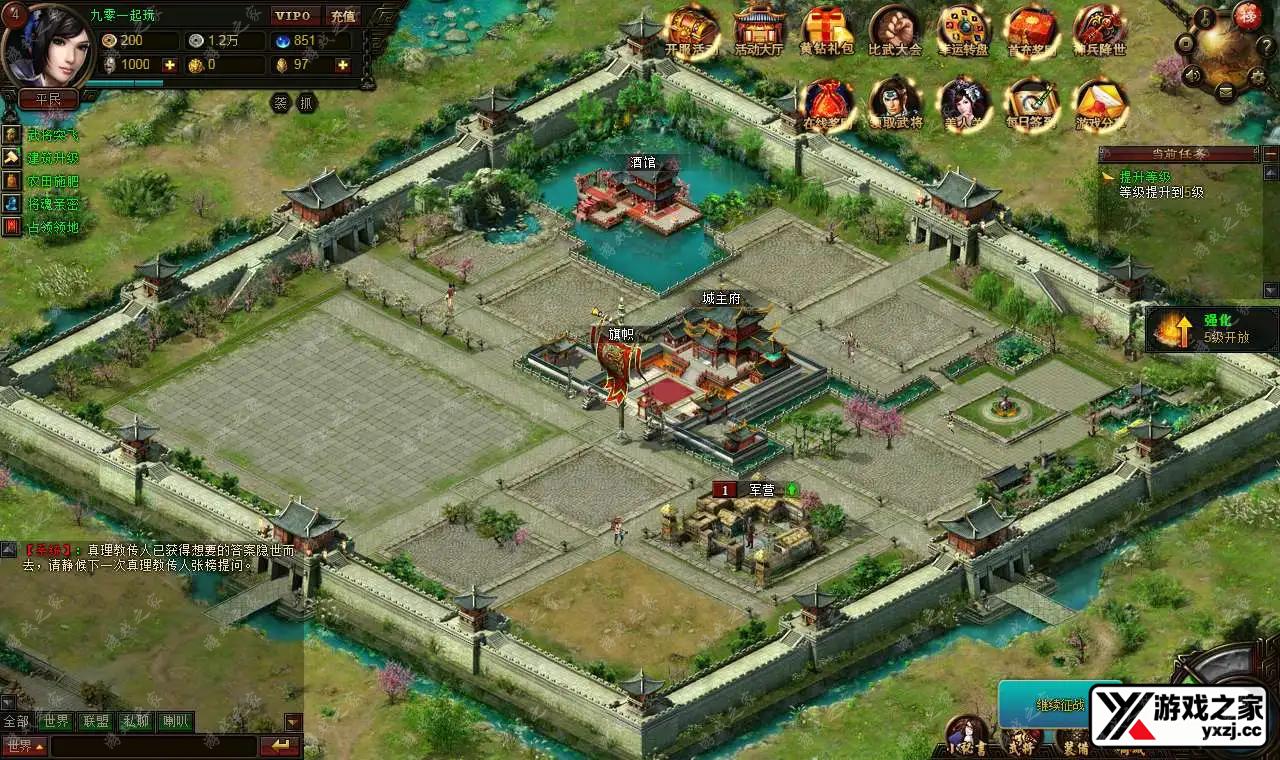Viewport: 1280px width, 760px height.
Task: Switch to the 联盟 alliance chat tab
Action: (x=96, y=721)
